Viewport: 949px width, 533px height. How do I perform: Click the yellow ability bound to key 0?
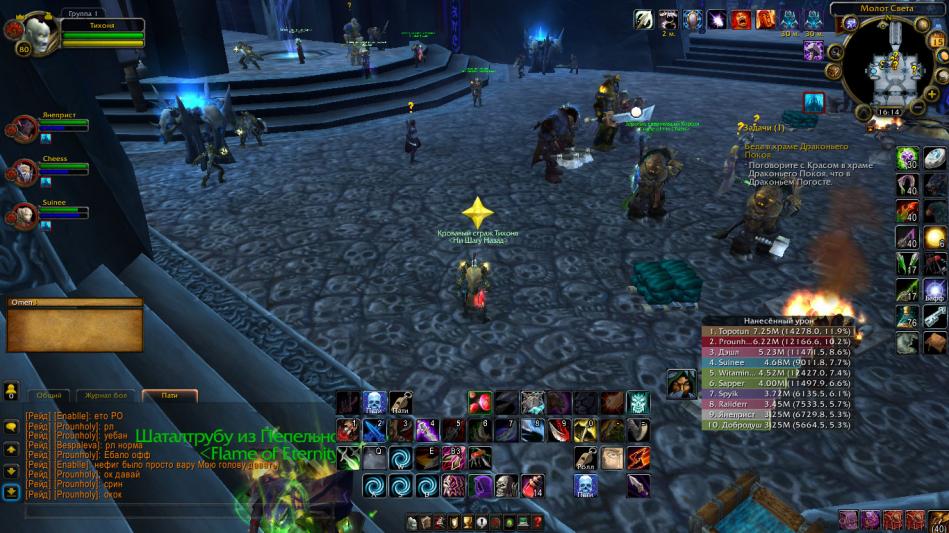(585, 430)
